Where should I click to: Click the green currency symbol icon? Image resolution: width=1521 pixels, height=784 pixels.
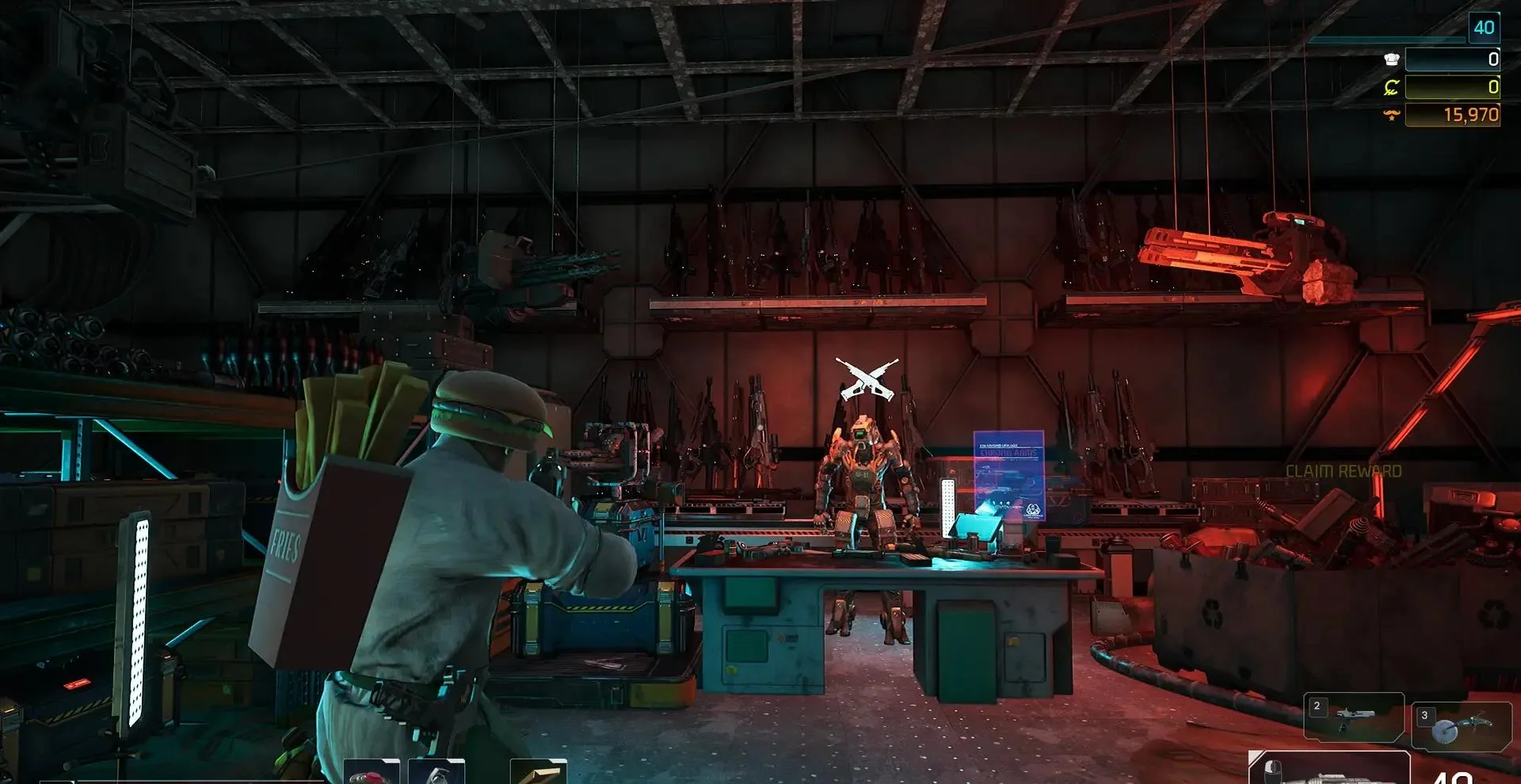pos(1391,87)
